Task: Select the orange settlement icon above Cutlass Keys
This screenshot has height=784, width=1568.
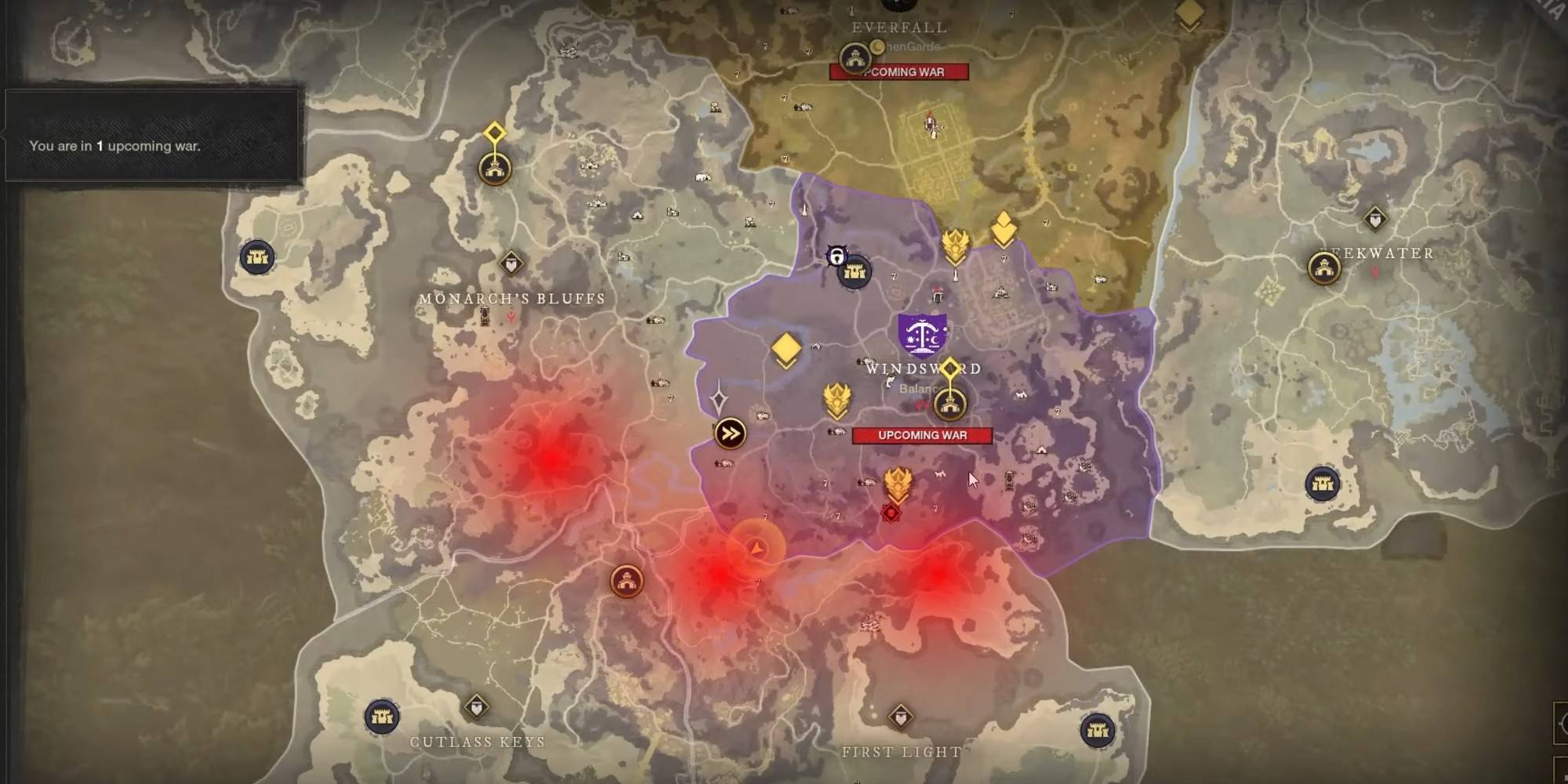Action: point(626,581)
